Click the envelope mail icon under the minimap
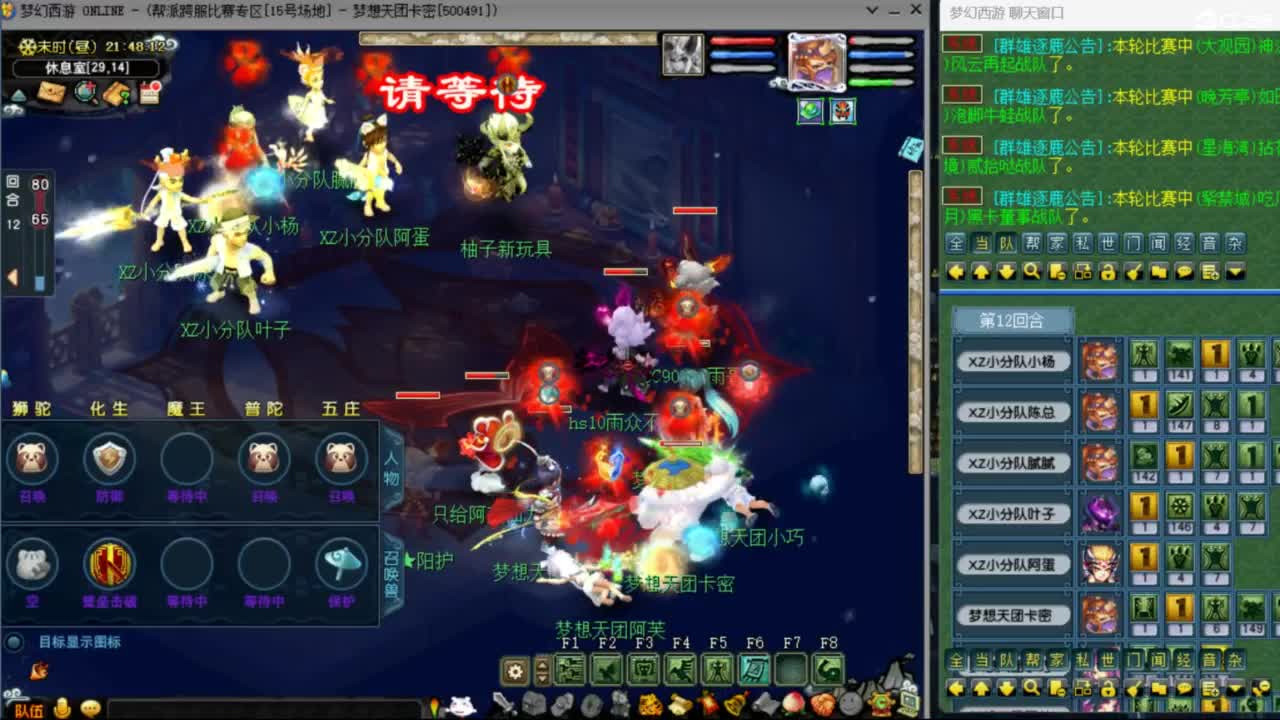Viewport: 1280px width, 720px height. pos(52,92)
